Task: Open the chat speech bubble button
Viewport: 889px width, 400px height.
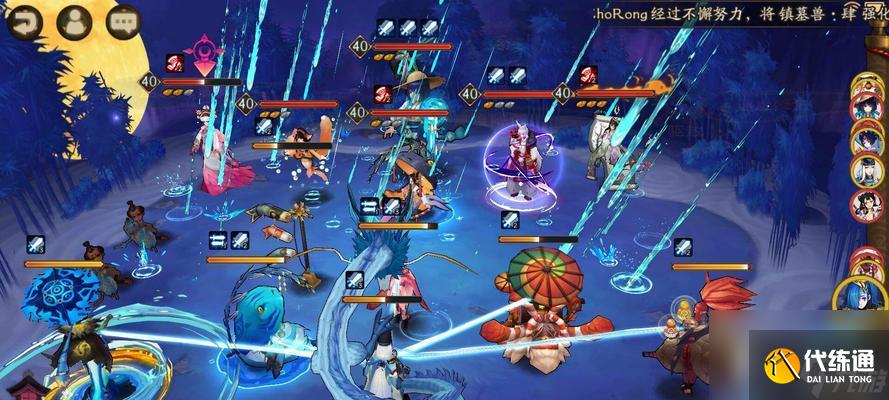Action: click(124, 21)
